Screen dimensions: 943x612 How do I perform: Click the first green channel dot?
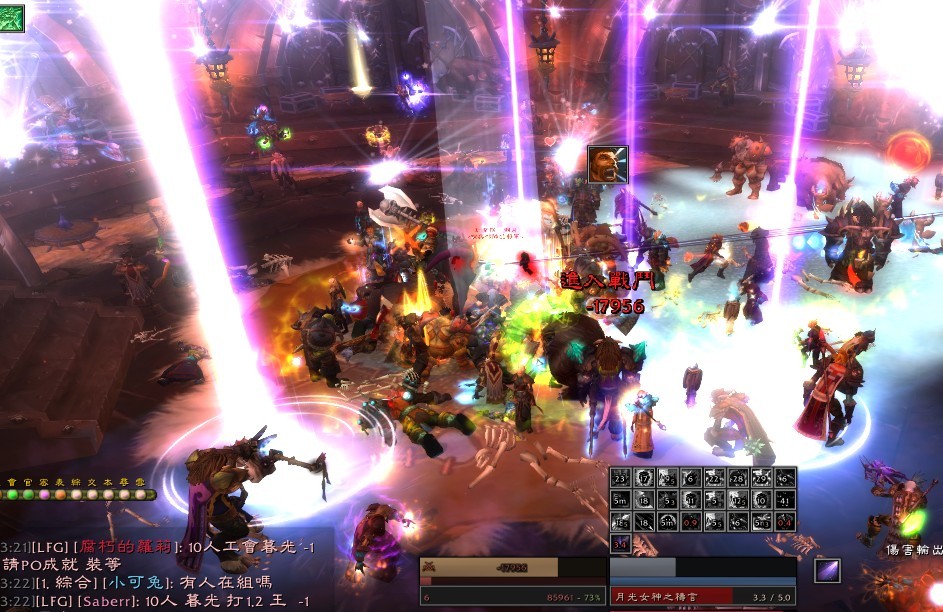[x=12, y=494]
